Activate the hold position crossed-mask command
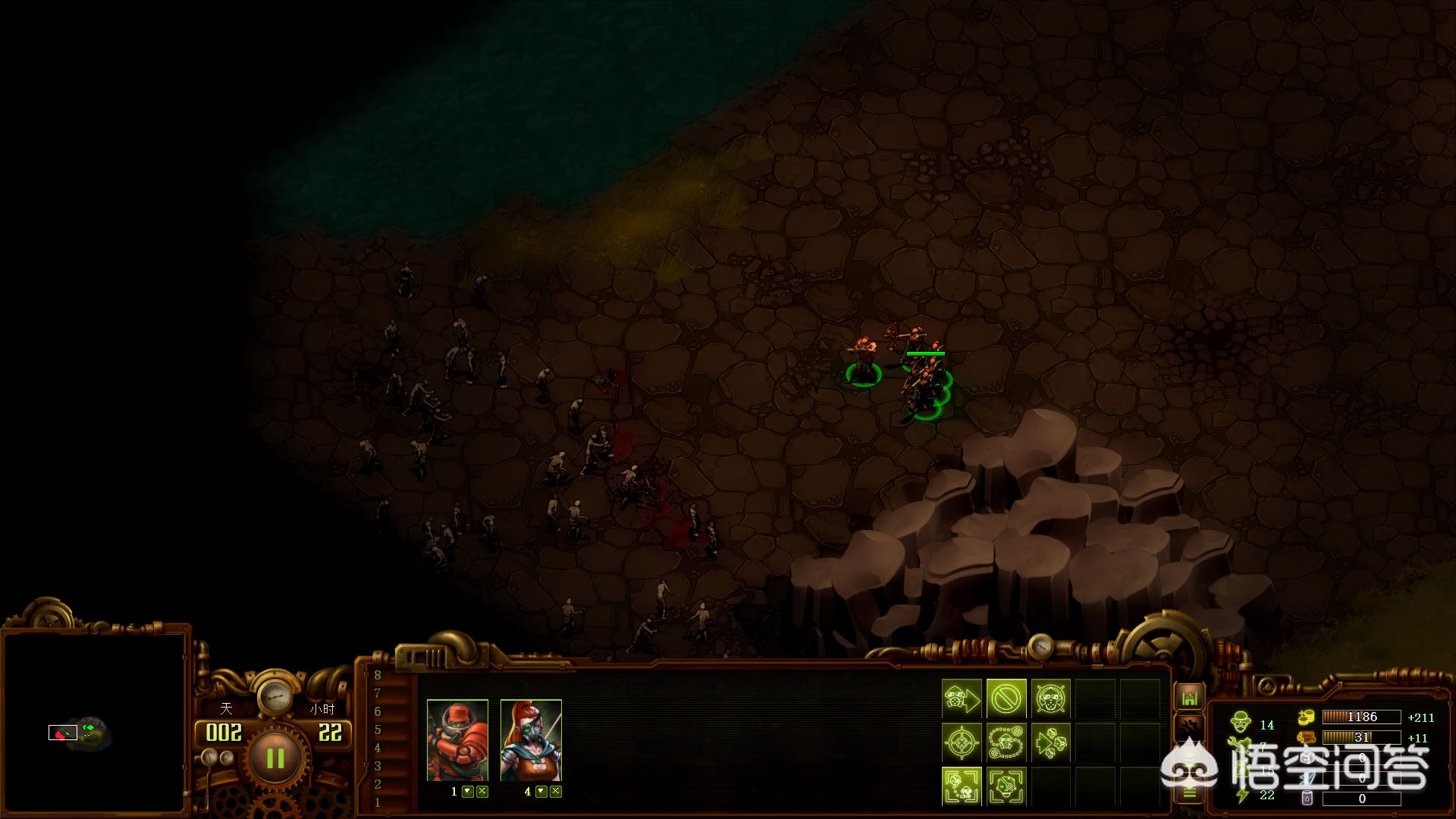Screen dimensions: 1456x819 (1051, 698)
